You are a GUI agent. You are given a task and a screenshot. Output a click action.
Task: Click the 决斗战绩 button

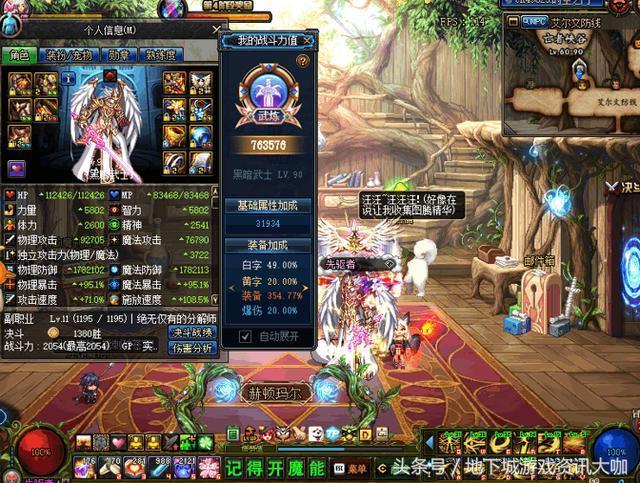pos(192,332)
